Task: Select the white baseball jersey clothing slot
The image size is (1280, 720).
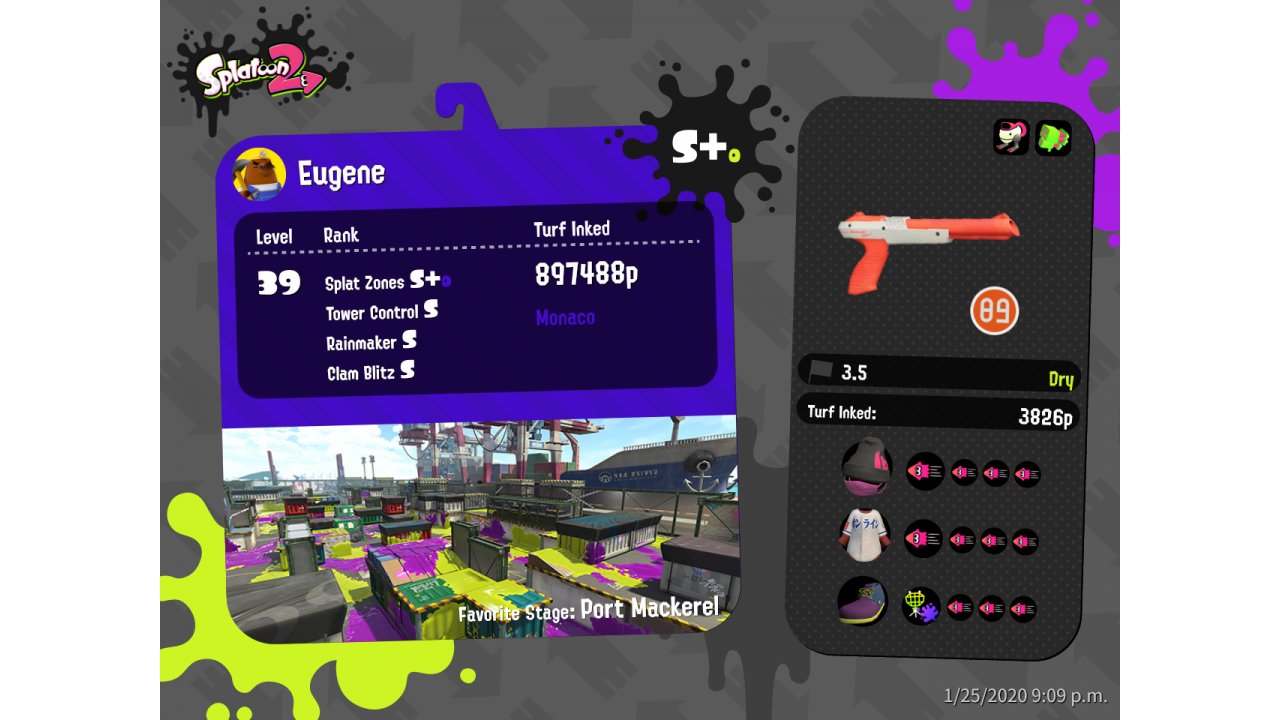Action: [x=865, y=536]
